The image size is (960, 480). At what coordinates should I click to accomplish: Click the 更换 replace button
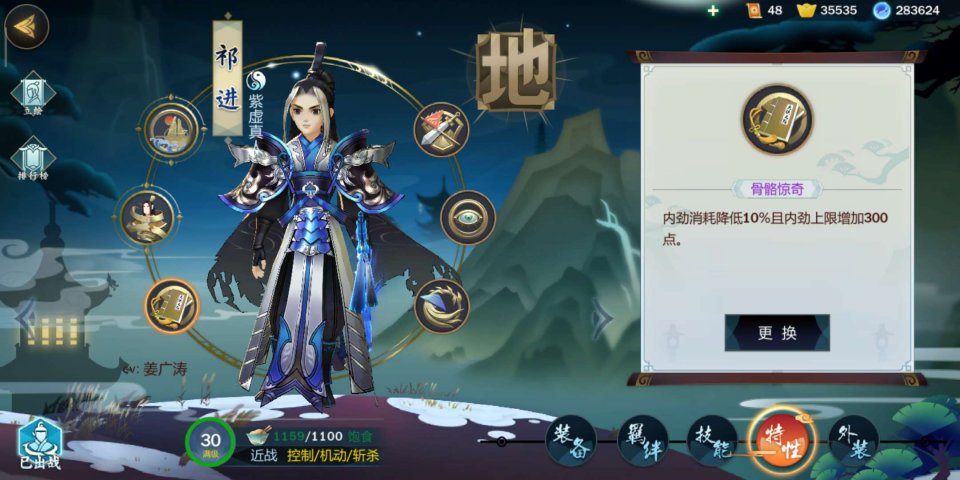pos(777,333)
